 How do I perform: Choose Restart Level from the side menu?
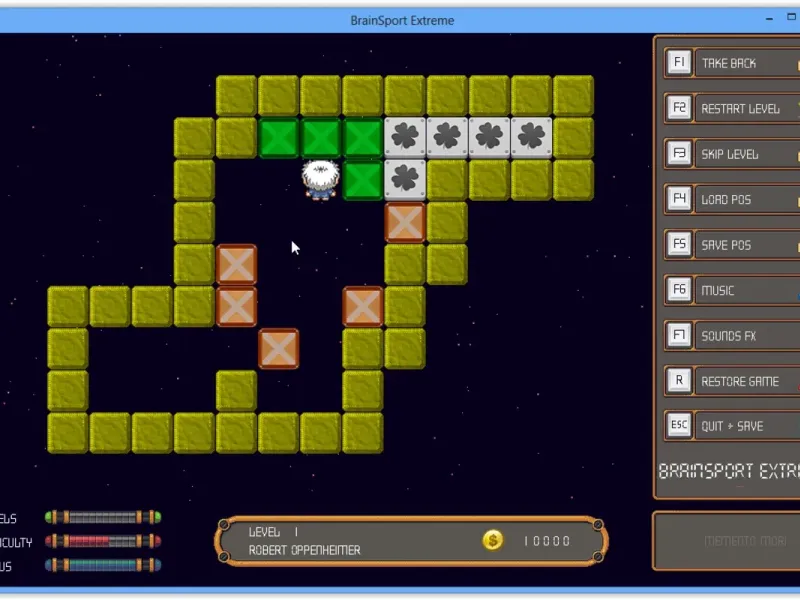(x=740, y=109)
